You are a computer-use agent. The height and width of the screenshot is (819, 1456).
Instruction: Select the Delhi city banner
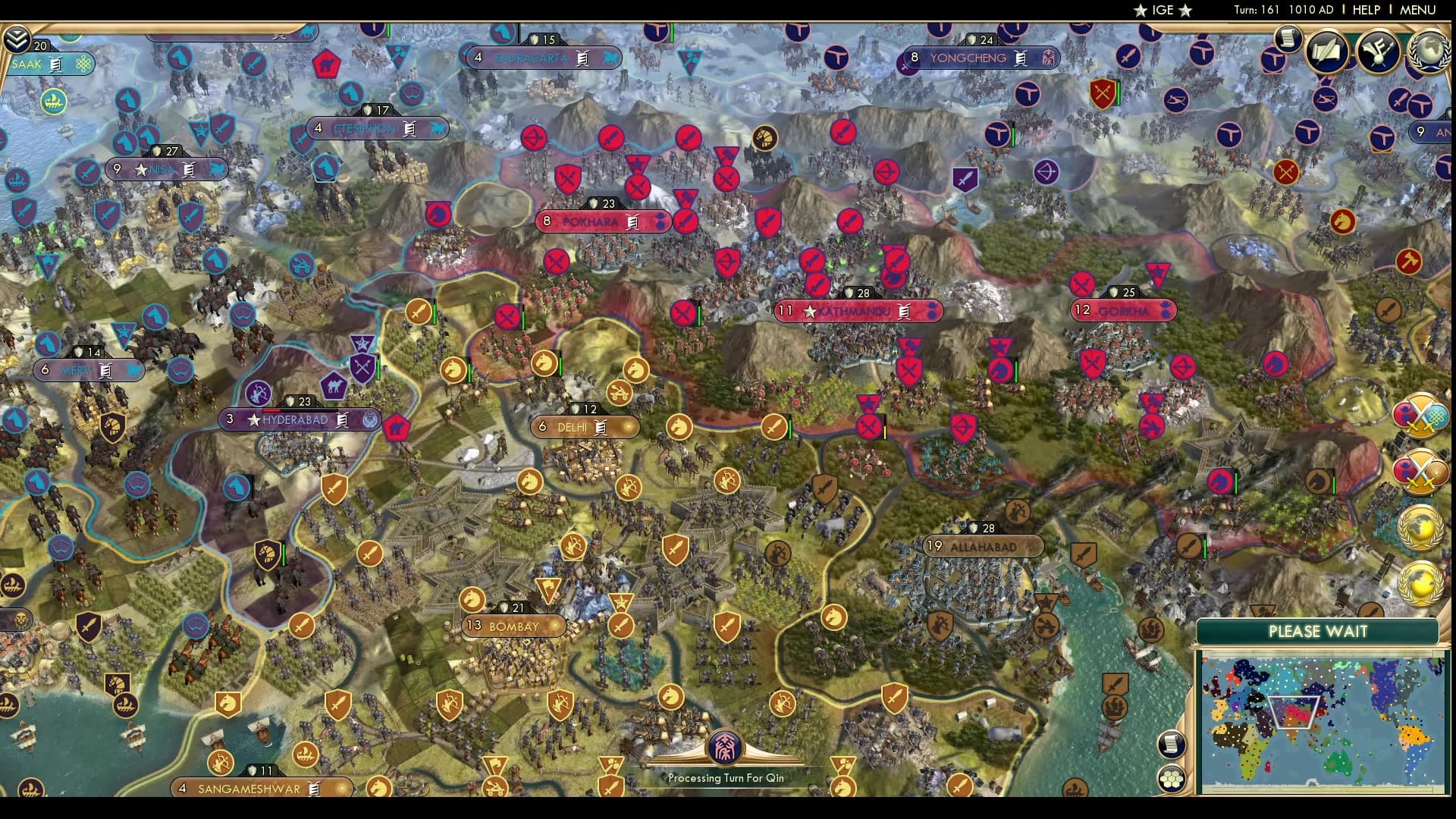583,426
